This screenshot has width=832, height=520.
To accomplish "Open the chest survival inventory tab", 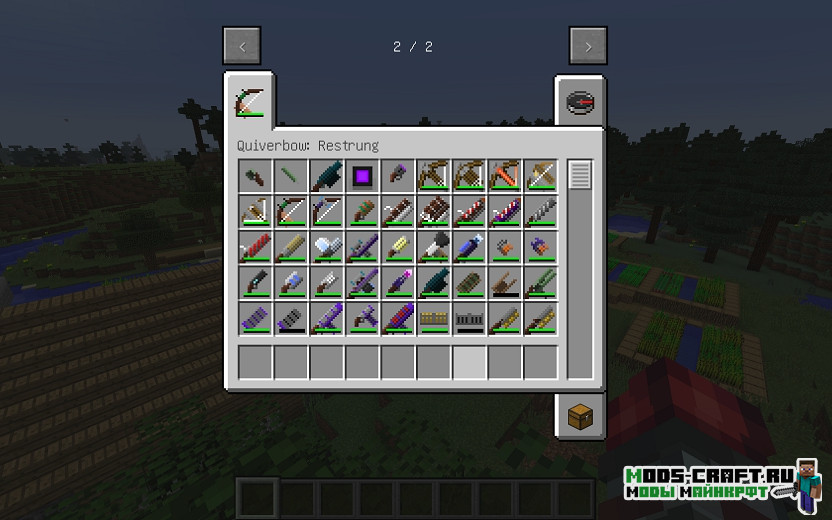I will click(580, 417).
